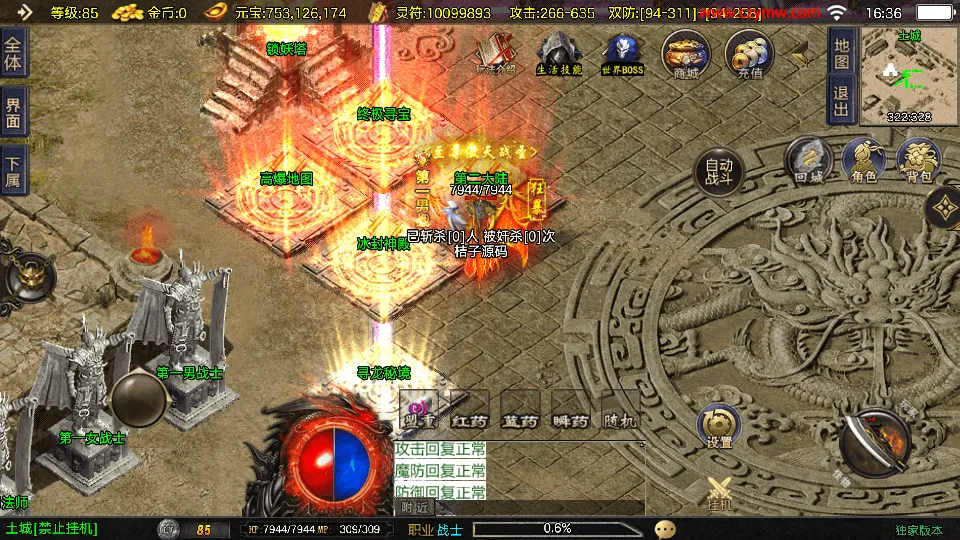Open the 玩法介绍 gameplay guide
The width and height of the screenshot is (960, 540).
(496, 53)
